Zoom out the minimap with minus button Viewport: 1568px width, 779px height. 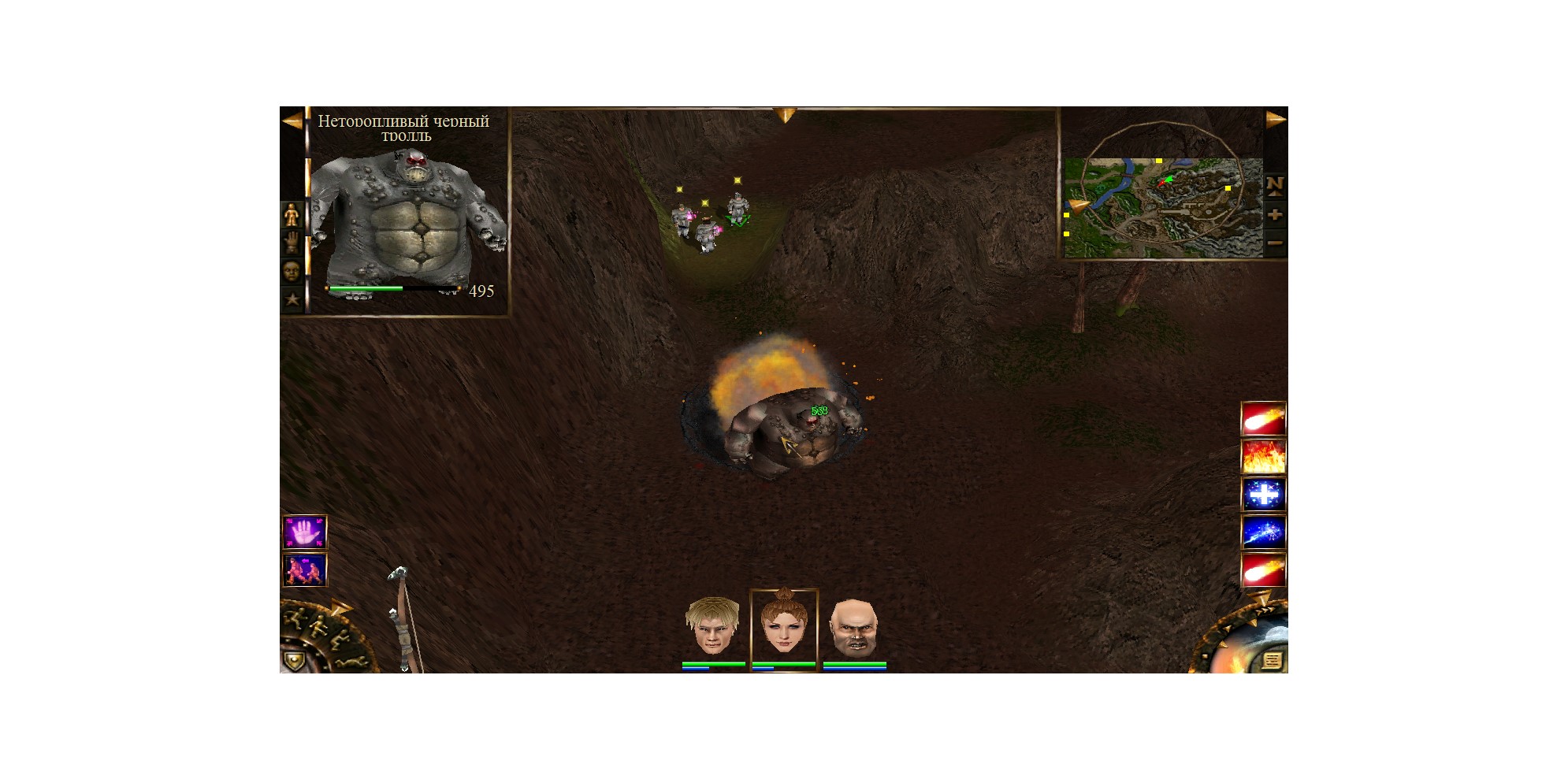click(1275, 243)
